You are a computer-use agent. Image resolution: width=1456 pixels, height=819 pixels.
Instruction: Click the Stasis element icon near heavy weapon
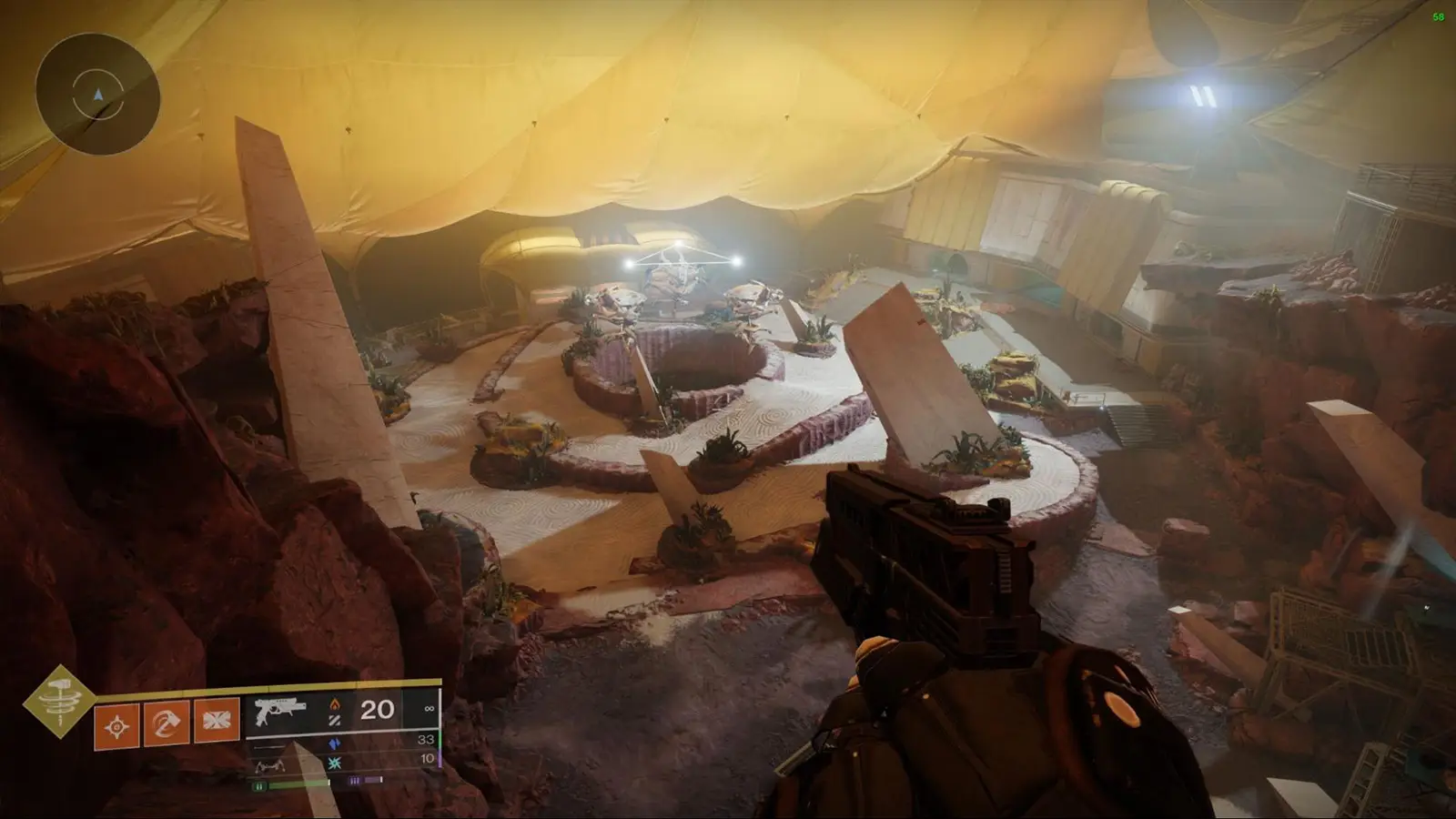tap(335, 763)
